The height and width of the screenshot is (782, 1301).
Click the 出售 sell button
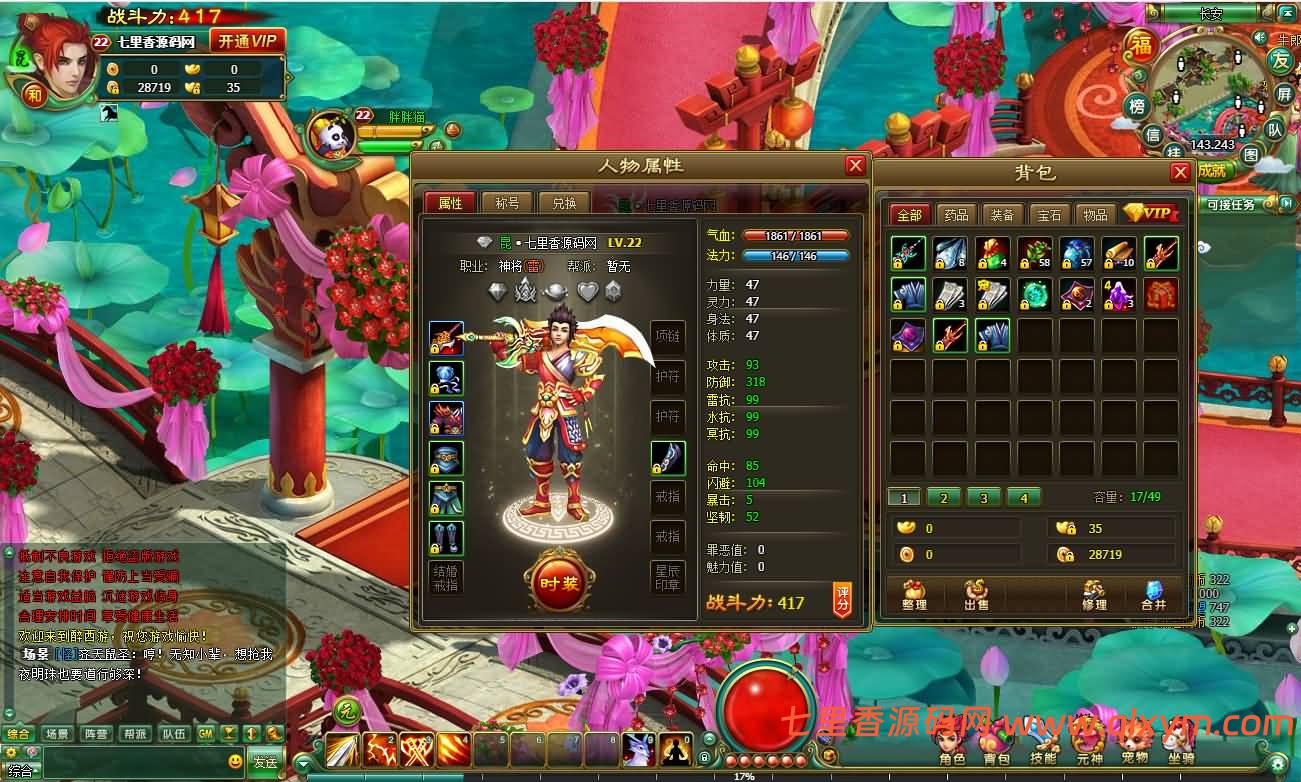[976, 596]
